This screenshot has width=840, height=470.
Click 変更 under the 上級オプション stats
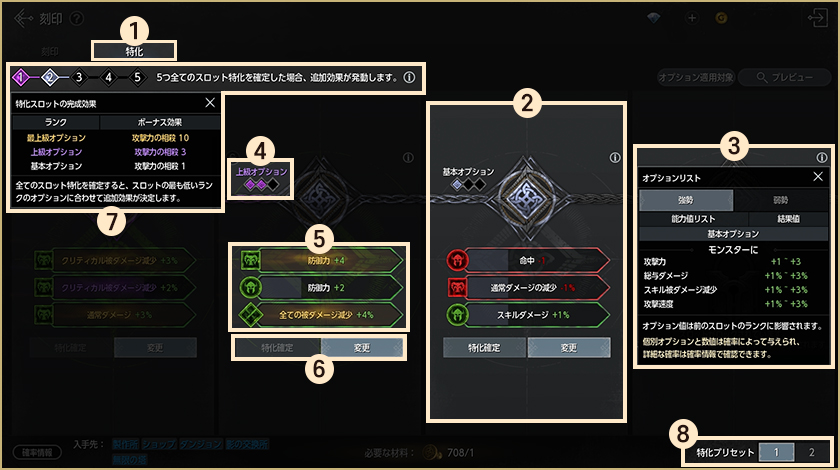click(x=361, y=347)
